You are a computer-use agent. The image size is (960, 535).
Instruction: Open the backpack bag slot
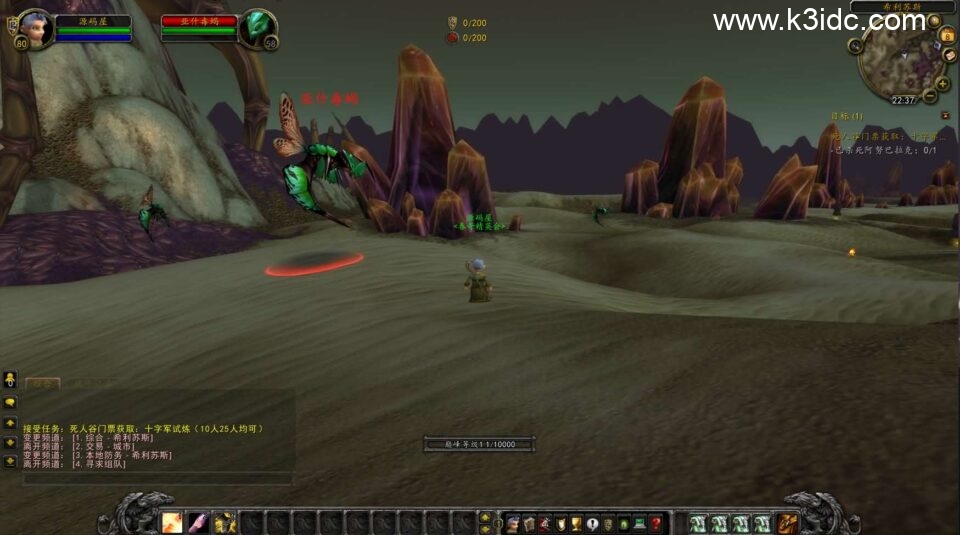click(x=788, y=522)
